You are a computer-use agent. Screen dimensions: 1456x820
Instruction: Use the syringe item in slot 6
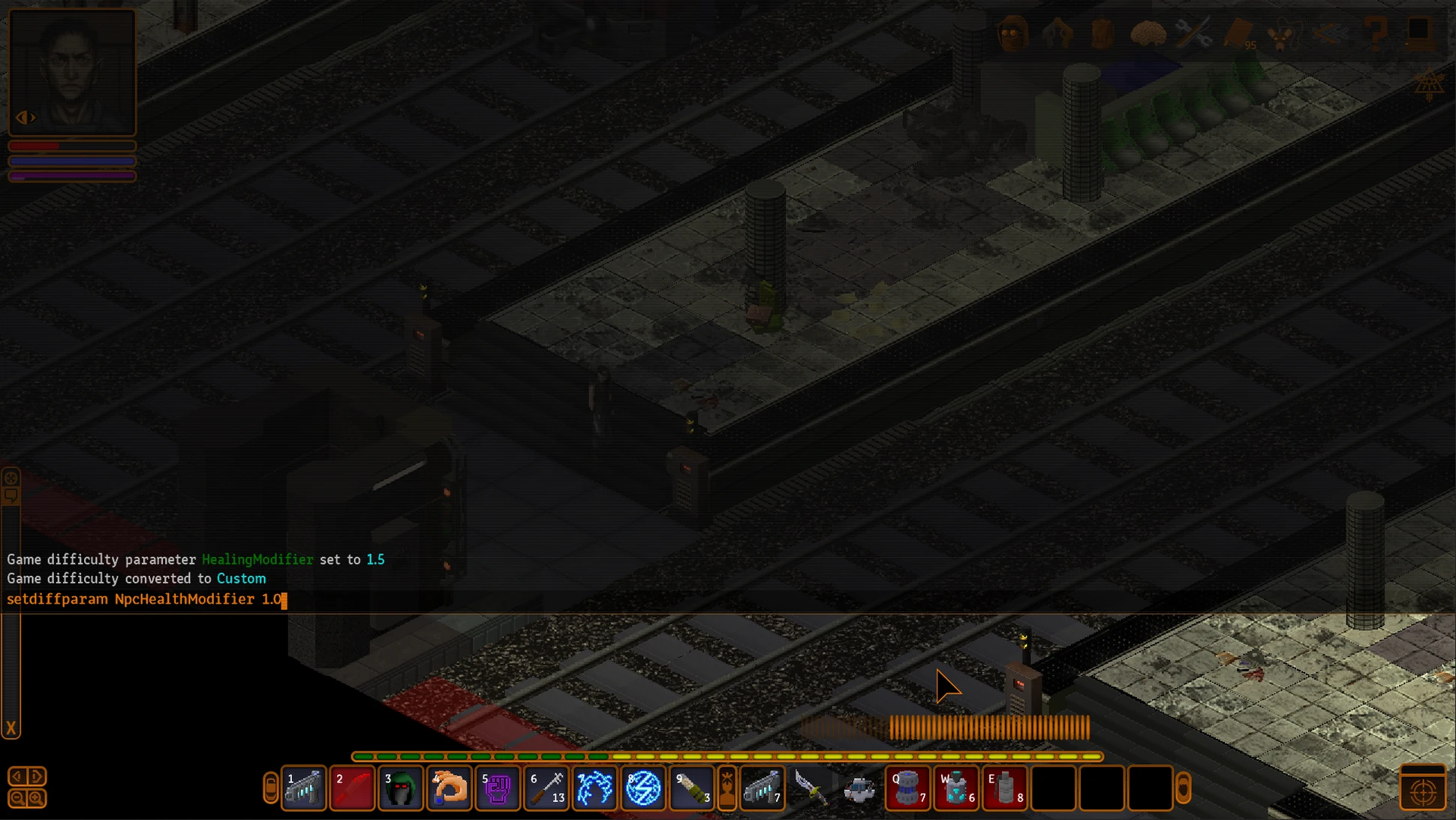point(546,788)
